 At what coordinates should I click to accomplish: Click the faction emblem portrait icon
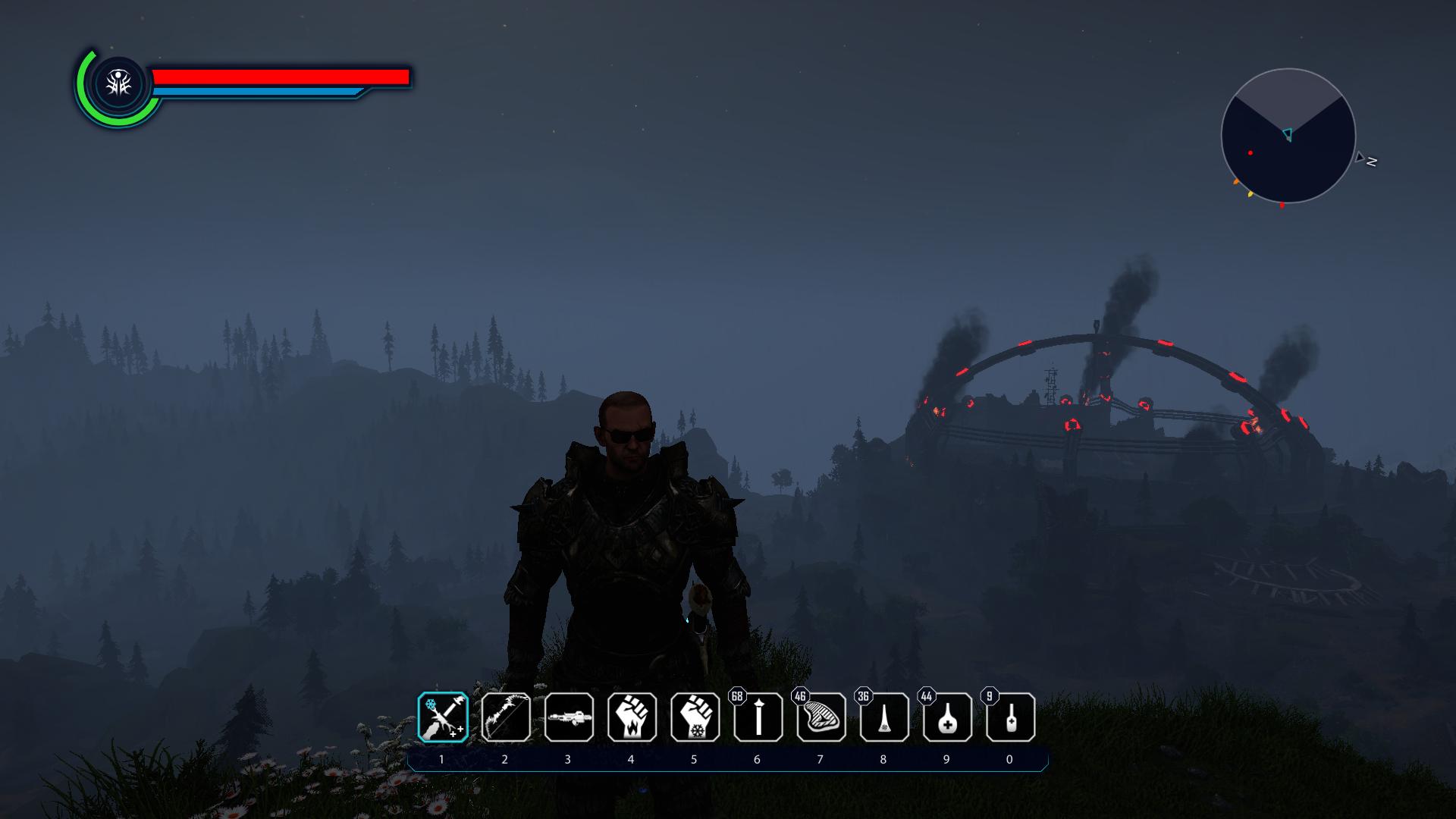pyautogui.click(x=118, y=84)
